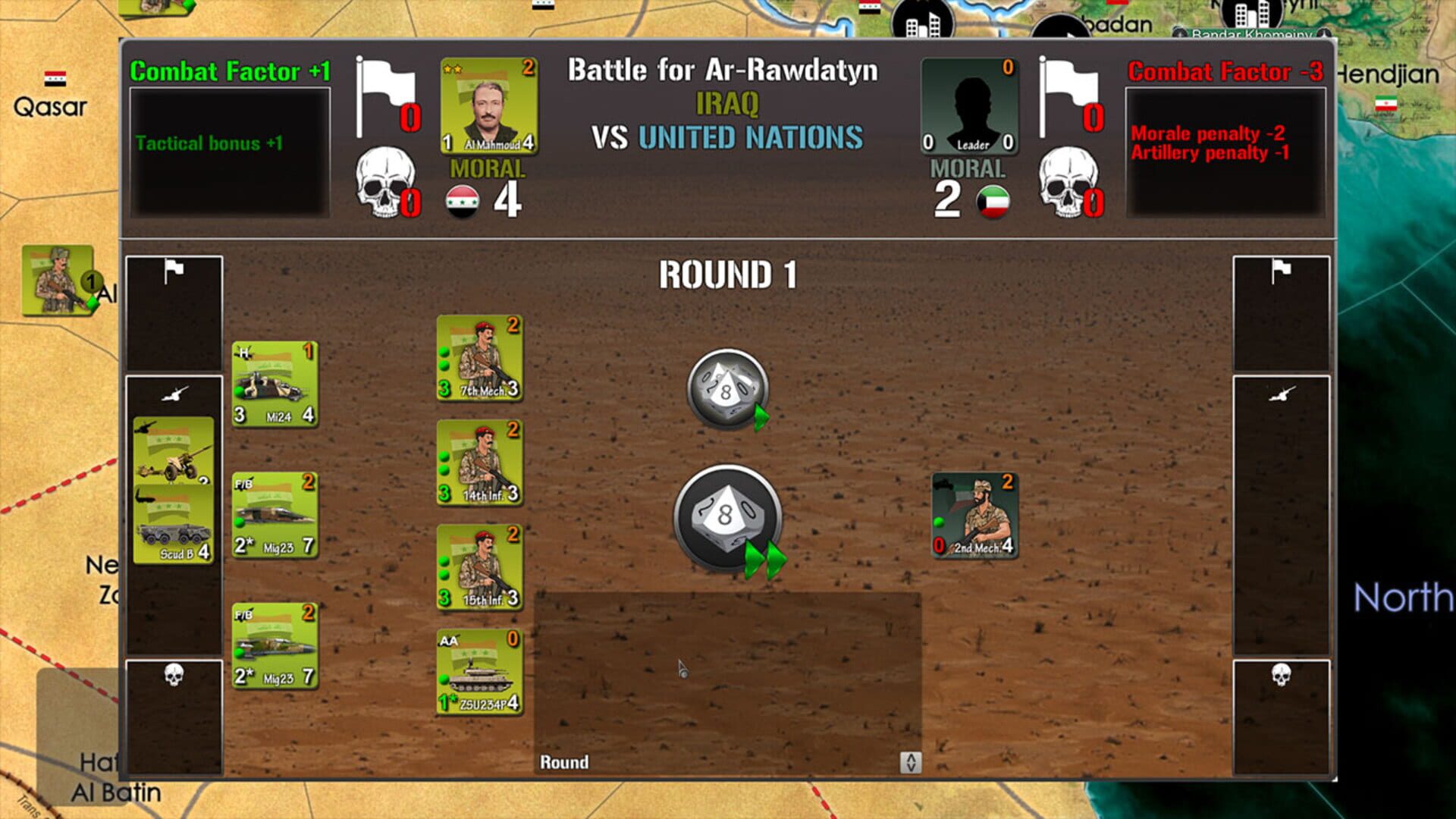The width and height of the screenshot is (1456, 819).
Task: Select the UN 2nd Mech unit card
Action: pyautogui.click(x=974, y=516)
